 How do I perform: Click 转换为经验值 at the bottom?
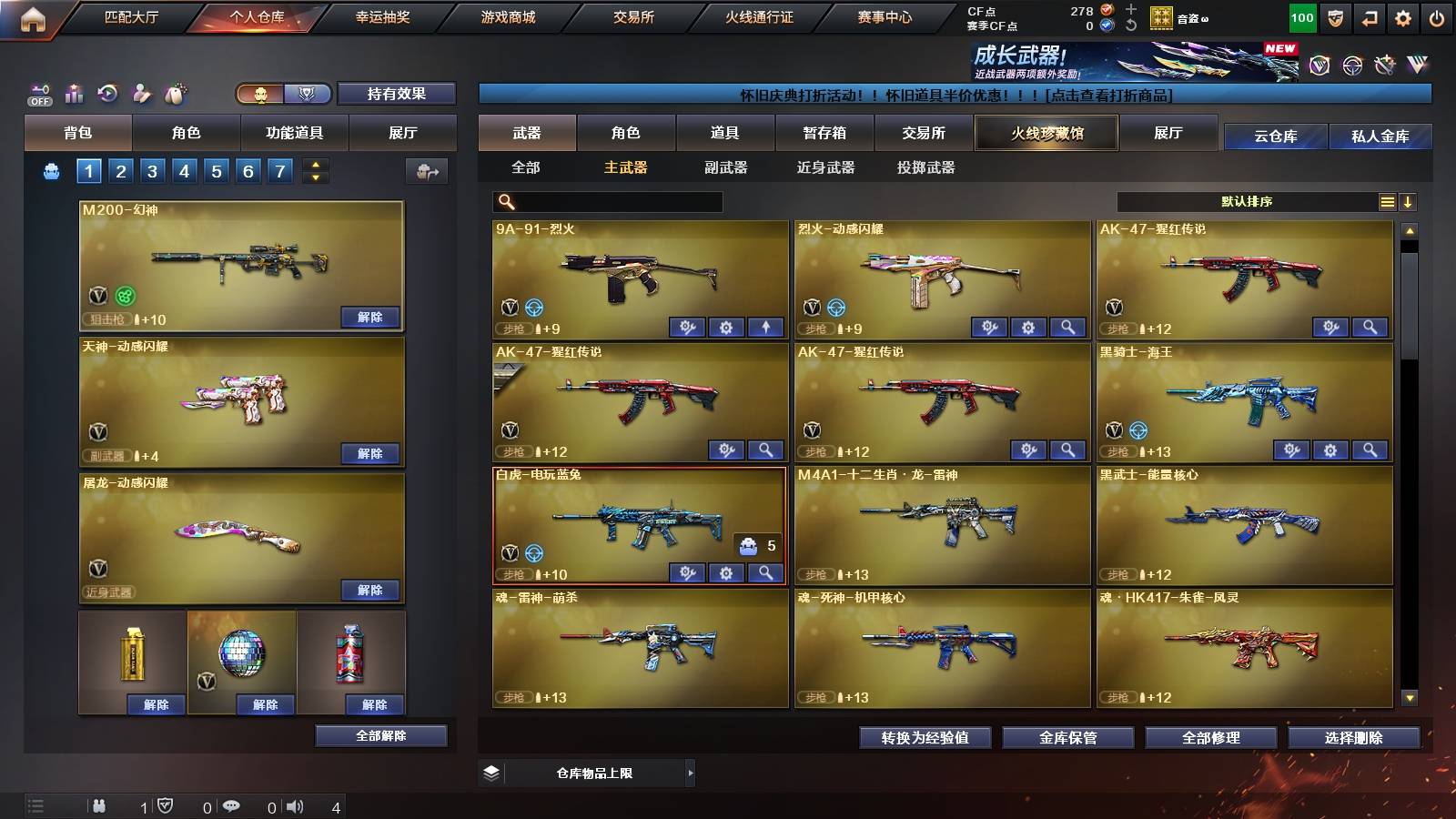click(x=925, y=738)
